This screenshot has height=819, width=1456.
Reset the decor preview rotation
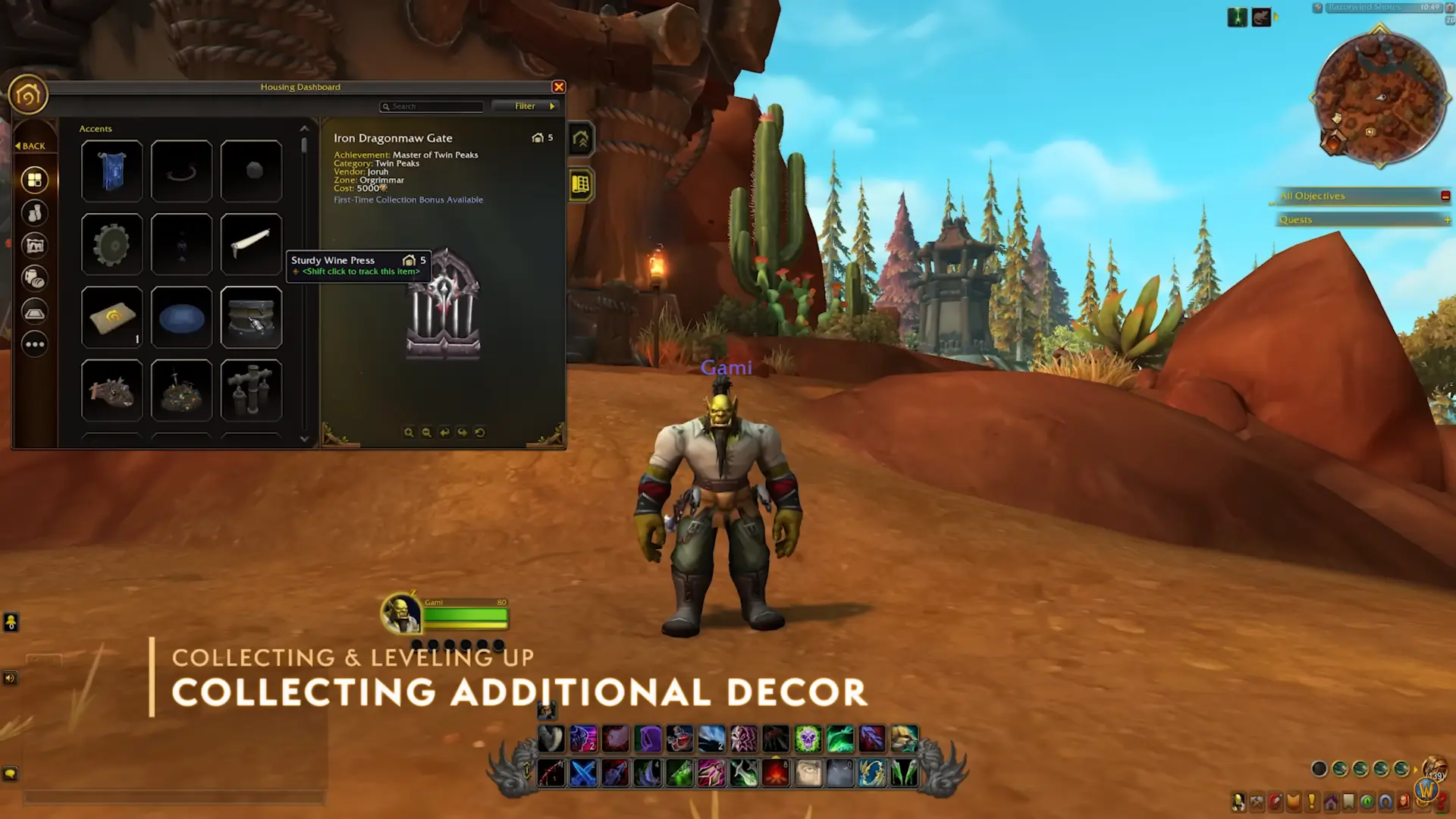480,432
